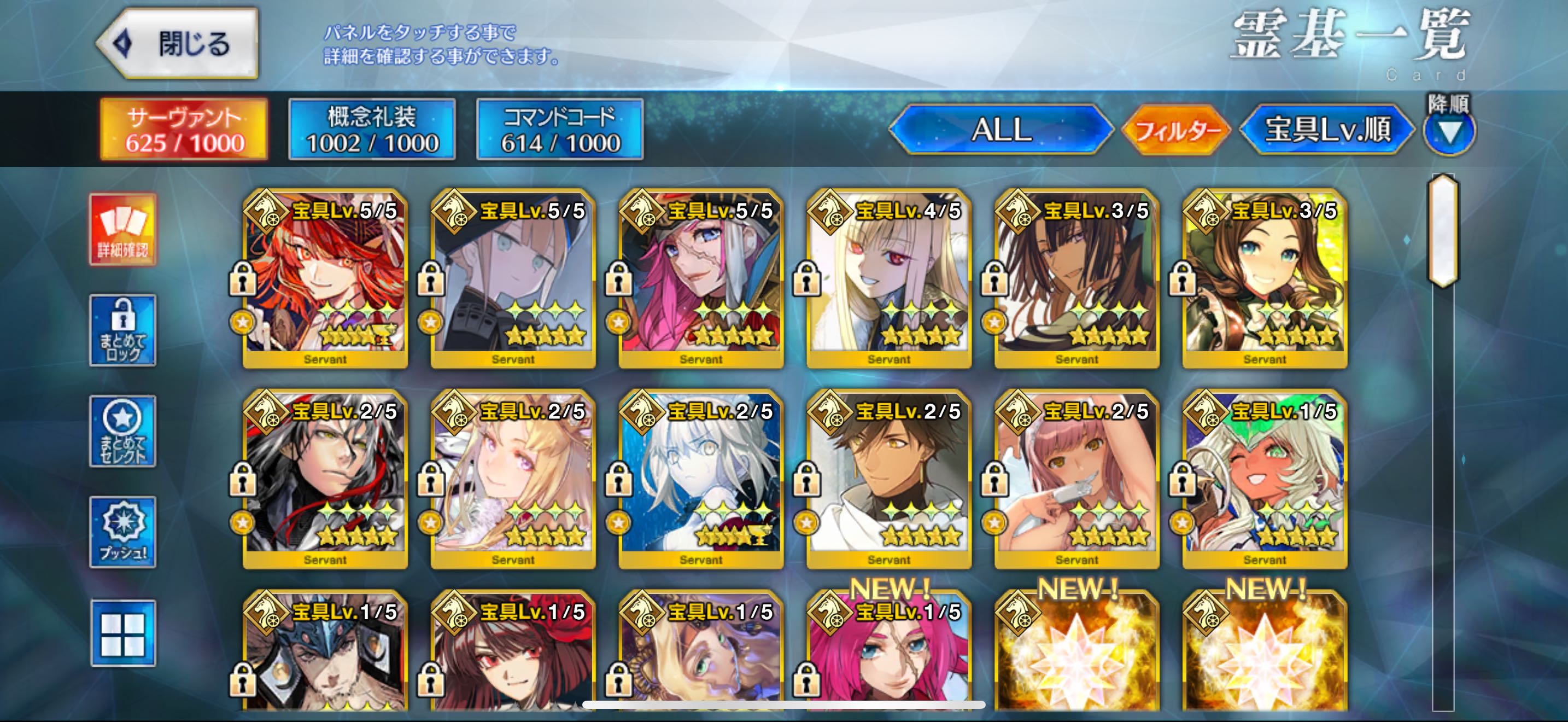Select the red-haired servant card at Lv.5/5

tap(326, 278)
